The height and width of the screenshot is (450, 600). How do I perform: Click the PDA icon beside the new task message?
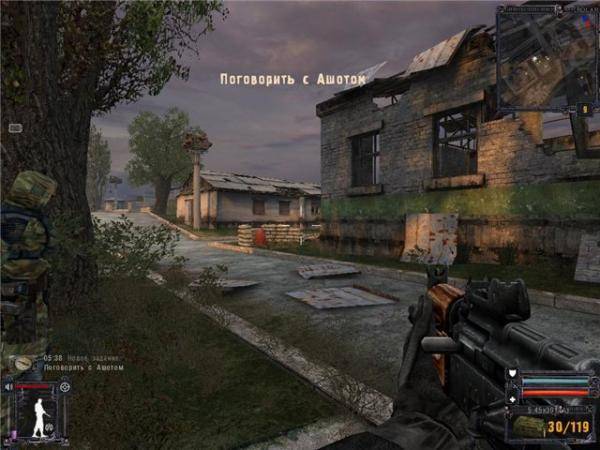coord(20,363)
